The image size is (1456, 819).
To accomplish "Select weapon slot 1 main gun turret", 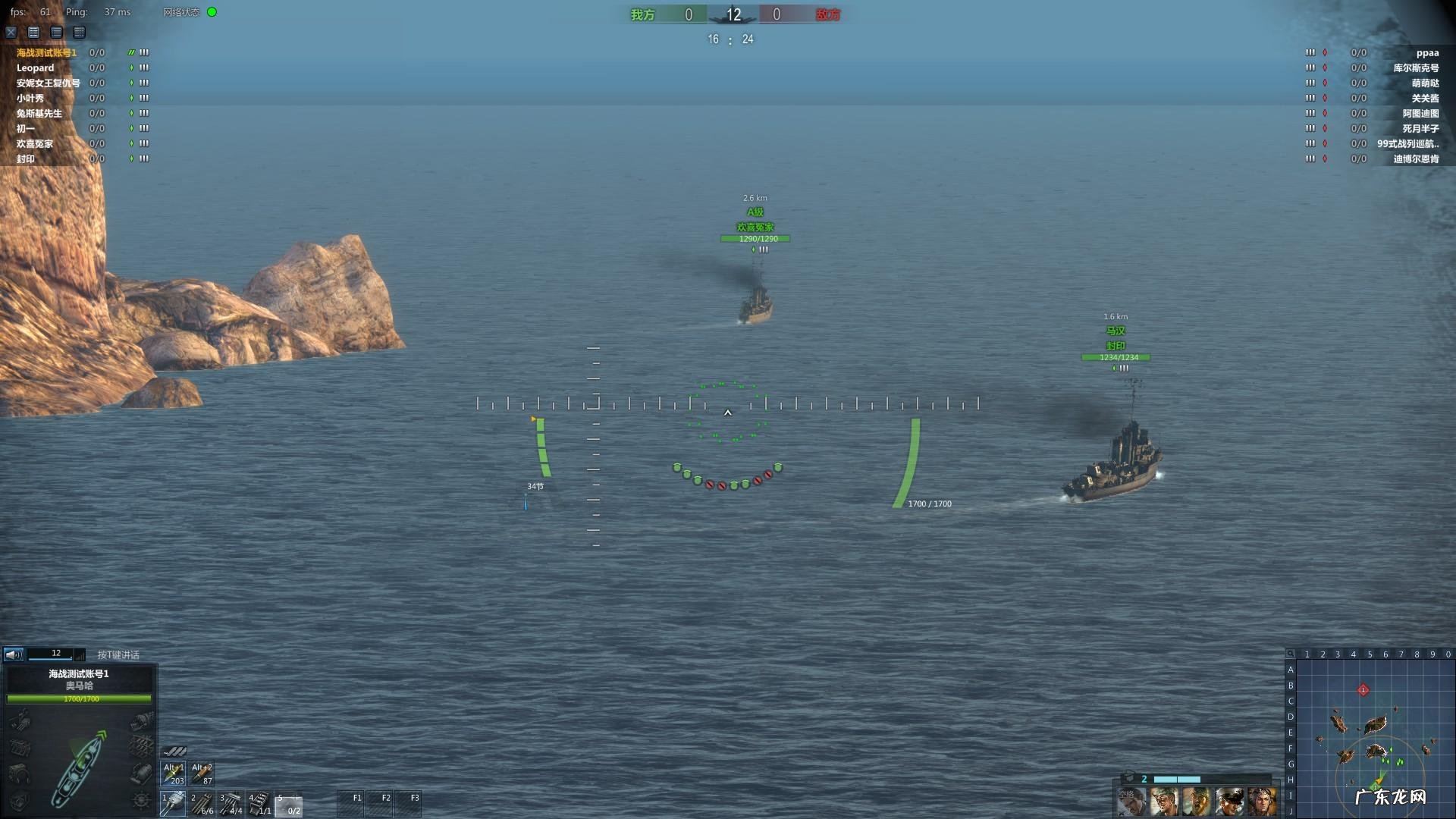I will (x=174, y=803).
